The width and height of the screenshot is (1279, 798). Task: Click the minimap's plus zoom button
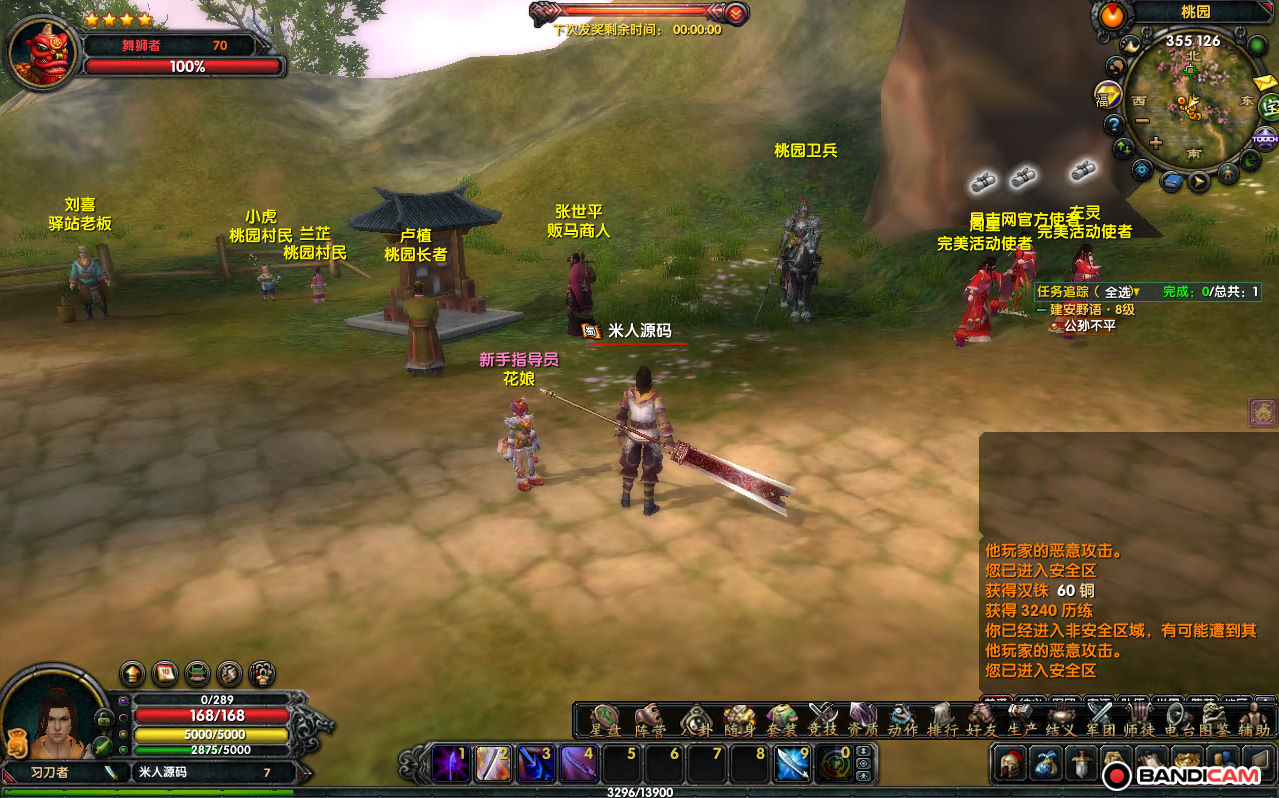[x=1156, y=142]
